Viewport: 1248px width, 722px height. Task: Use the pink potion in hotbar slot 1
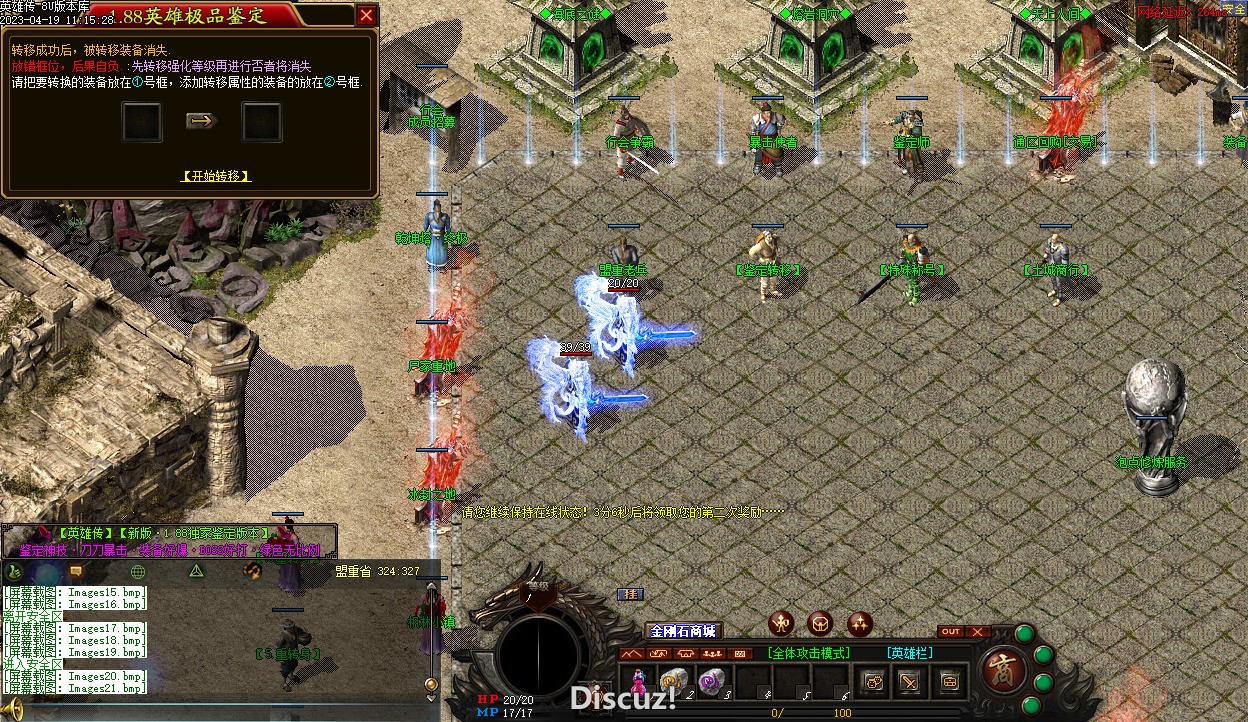[637, 682]
